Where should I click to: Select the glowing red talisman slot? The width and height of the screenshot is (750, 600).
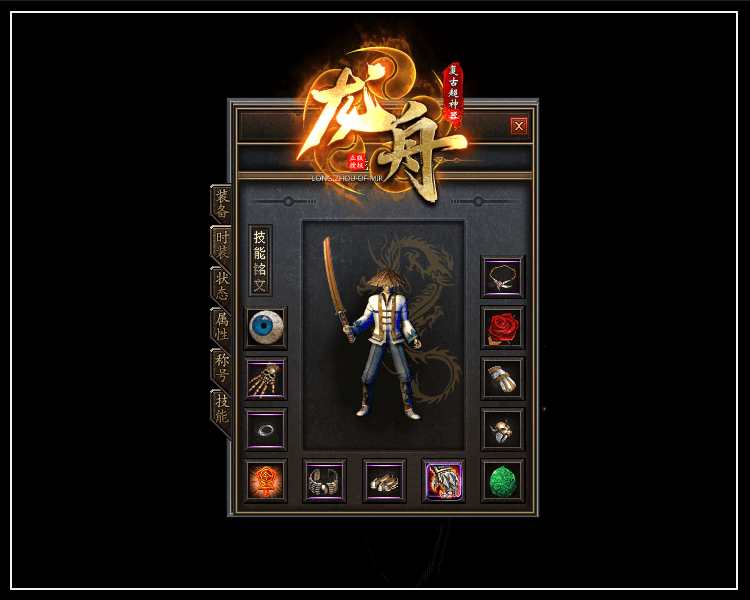tap(266, 481)
